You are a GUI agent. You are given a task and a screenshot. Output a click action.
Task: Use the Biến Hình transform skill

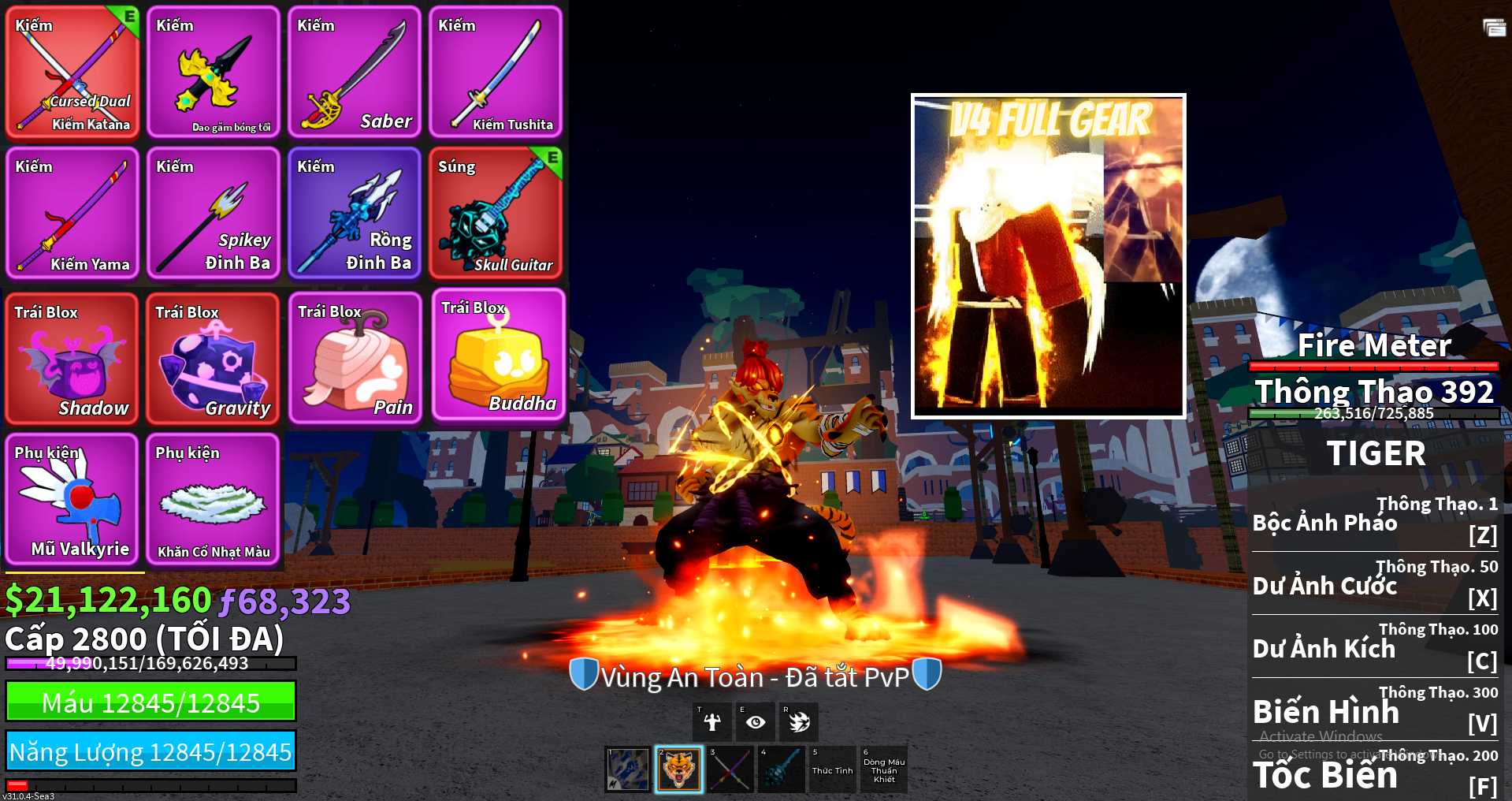click(1375, 710)
